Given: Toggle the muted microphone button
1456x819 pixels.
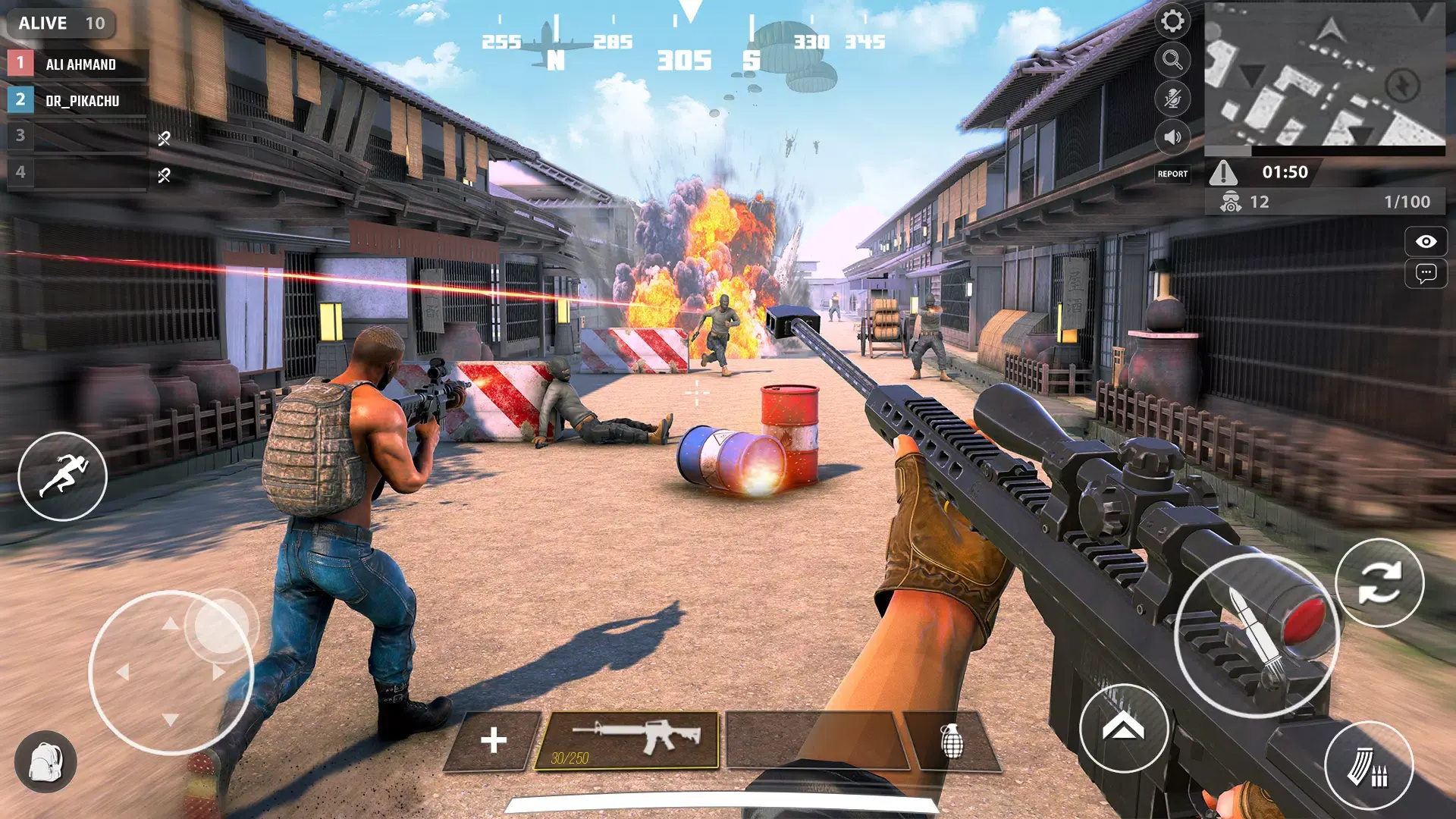Looking at the screenshot, I should click(x=1172, y=99).
